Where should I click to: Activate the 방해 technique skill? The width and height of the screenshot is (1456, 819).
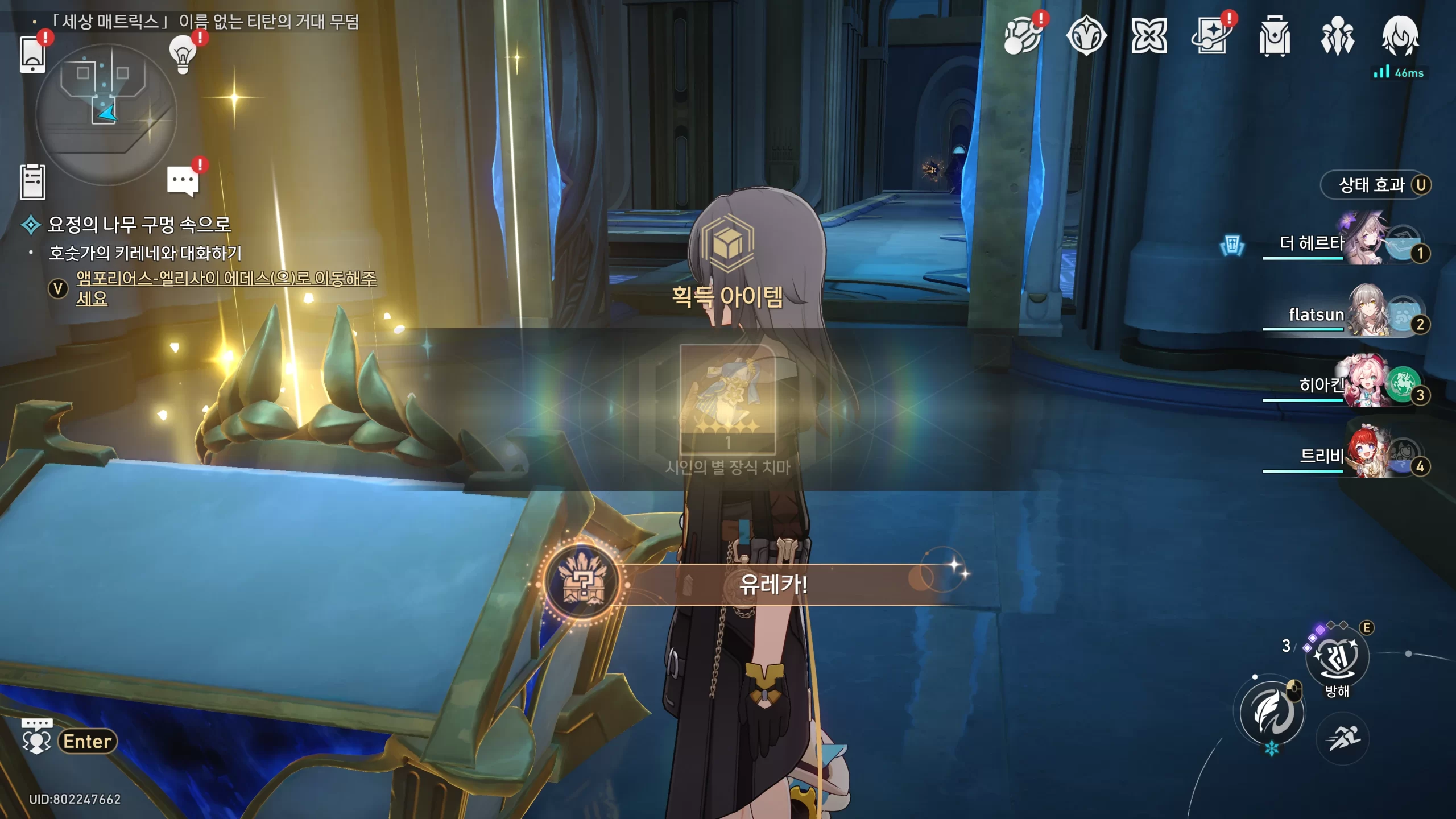1337,659
